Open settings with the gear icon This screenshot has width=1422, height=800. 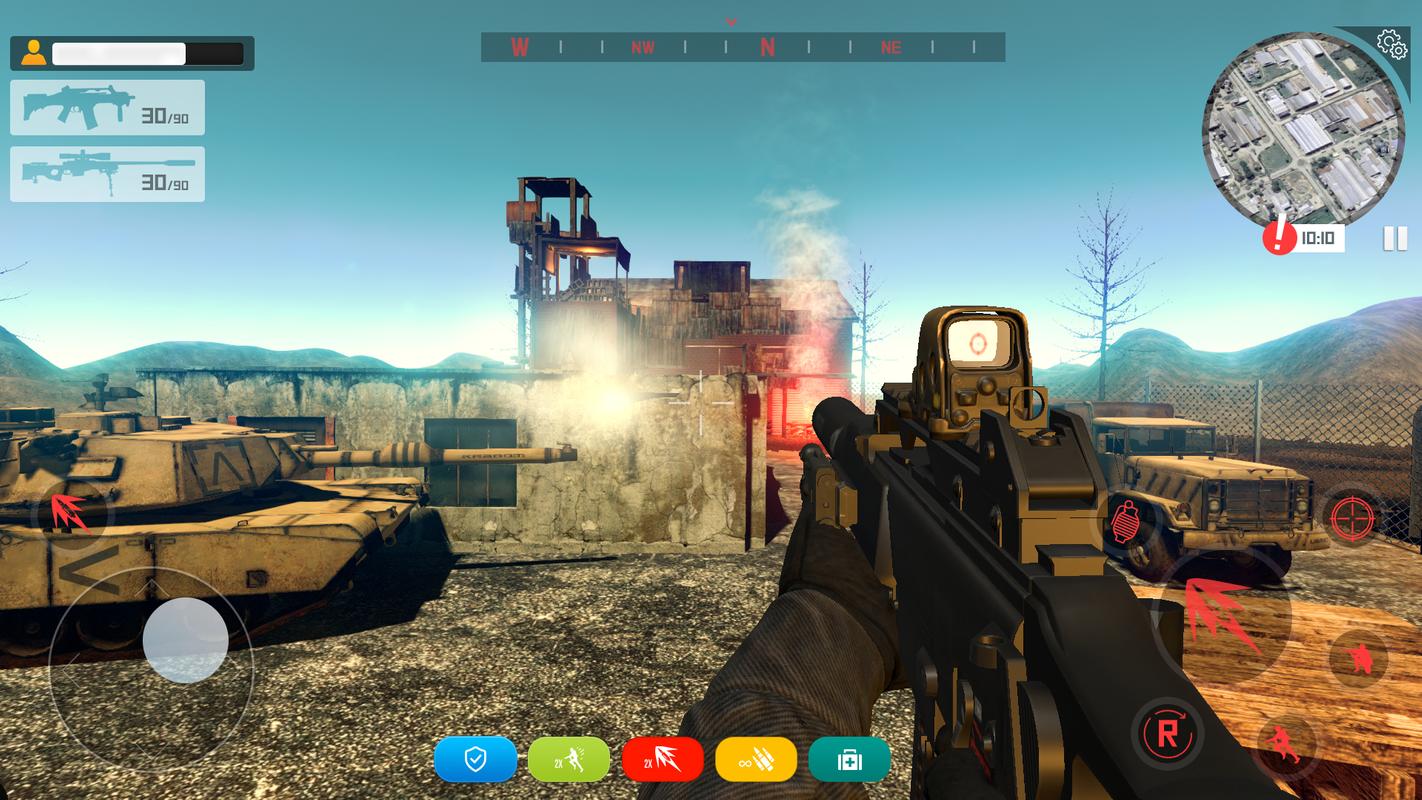click(1390, 43)
